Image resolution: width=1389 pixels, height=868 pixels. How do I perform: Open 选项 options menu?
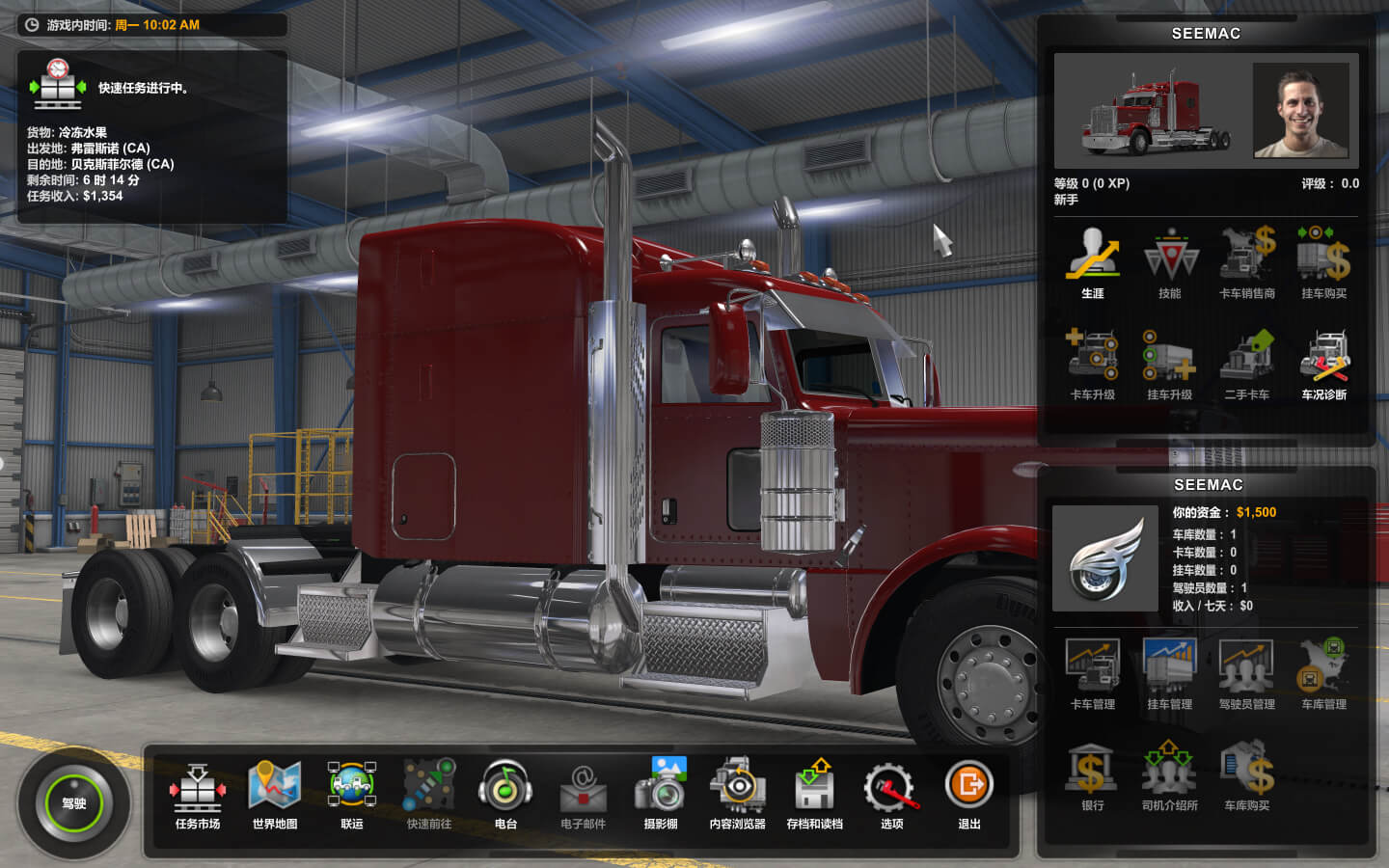[891, 793]
